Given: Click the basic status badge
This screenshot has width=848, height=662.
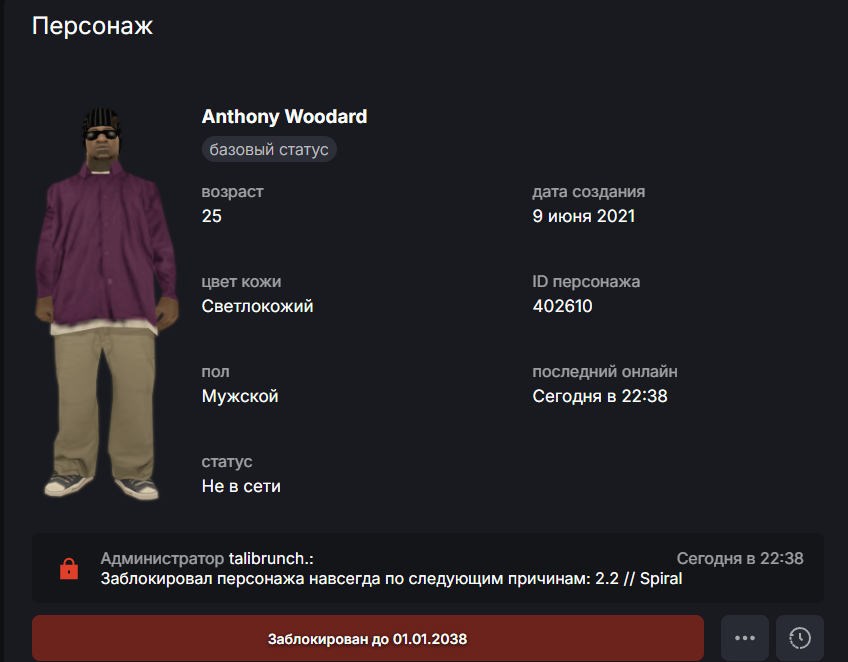Looking at the screenshot, I should tap(269, 150).
